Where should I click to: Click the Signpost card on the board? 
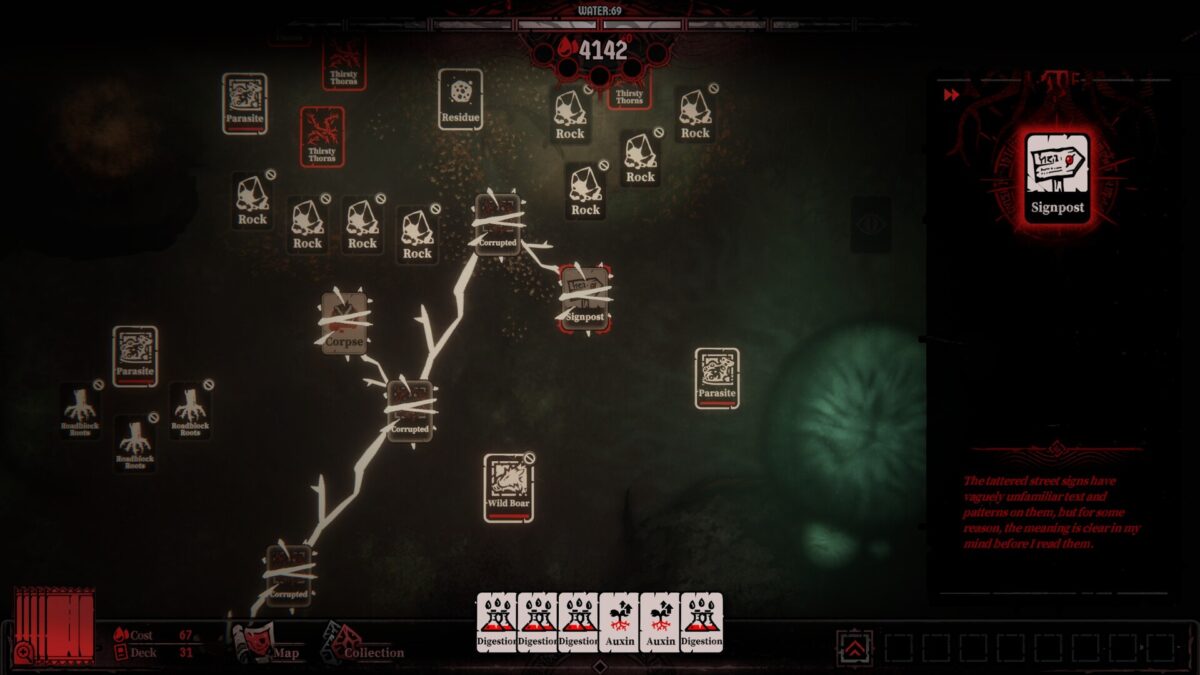[585, 298]
